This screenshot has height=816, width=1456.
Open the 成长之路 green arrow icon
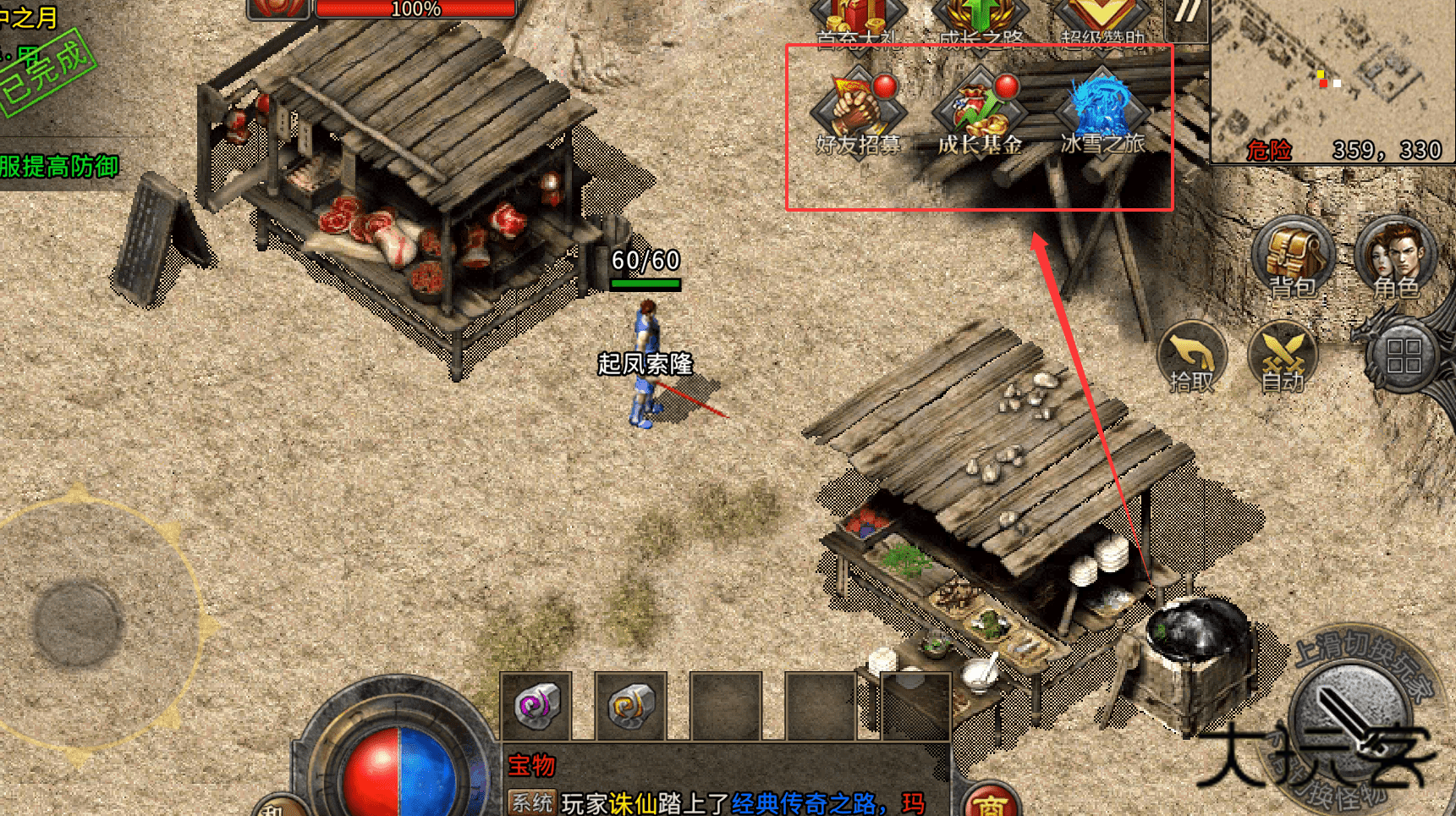coord(980,19)
